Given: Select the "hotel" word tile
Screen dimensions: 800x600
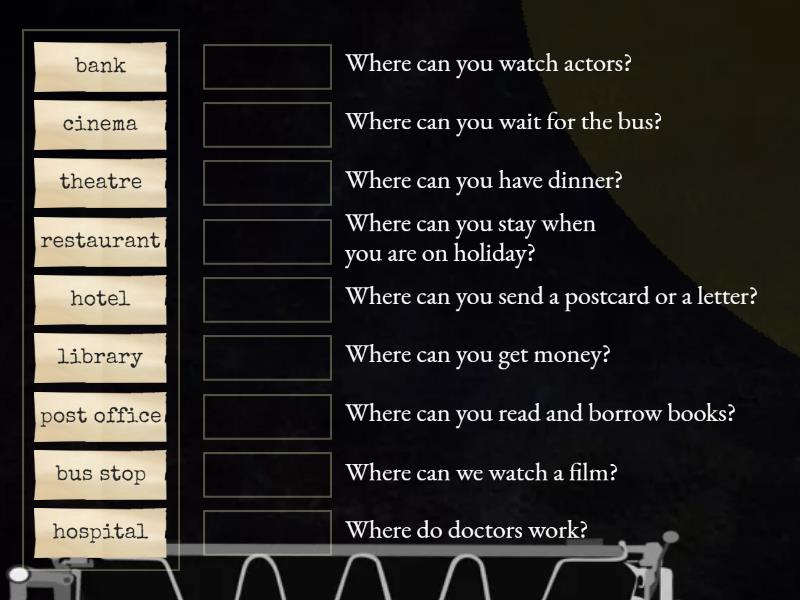Looking at the screenshot, I should (x=100, y=299).
